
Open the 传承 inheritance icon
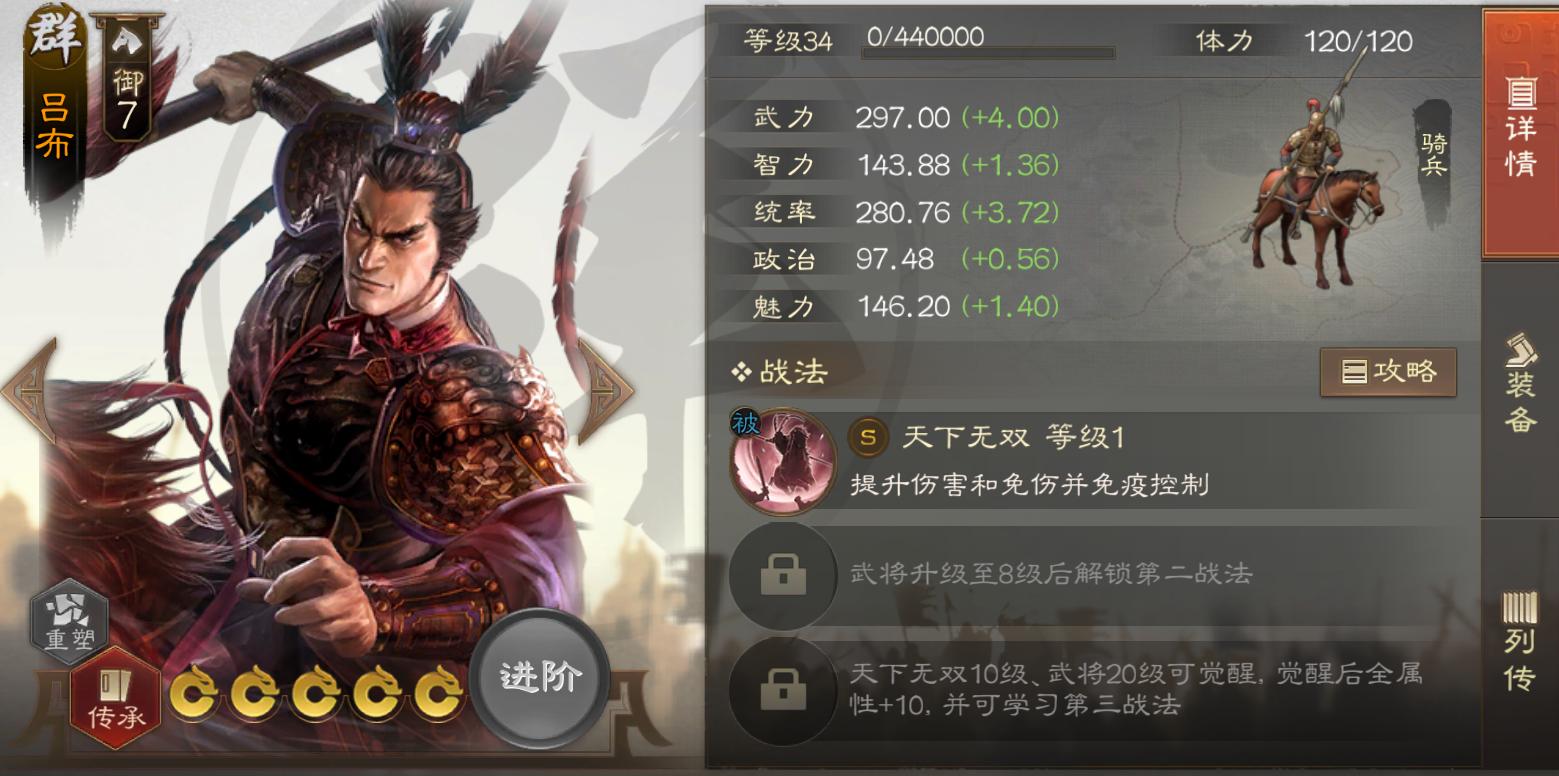[x=113, y=692]
